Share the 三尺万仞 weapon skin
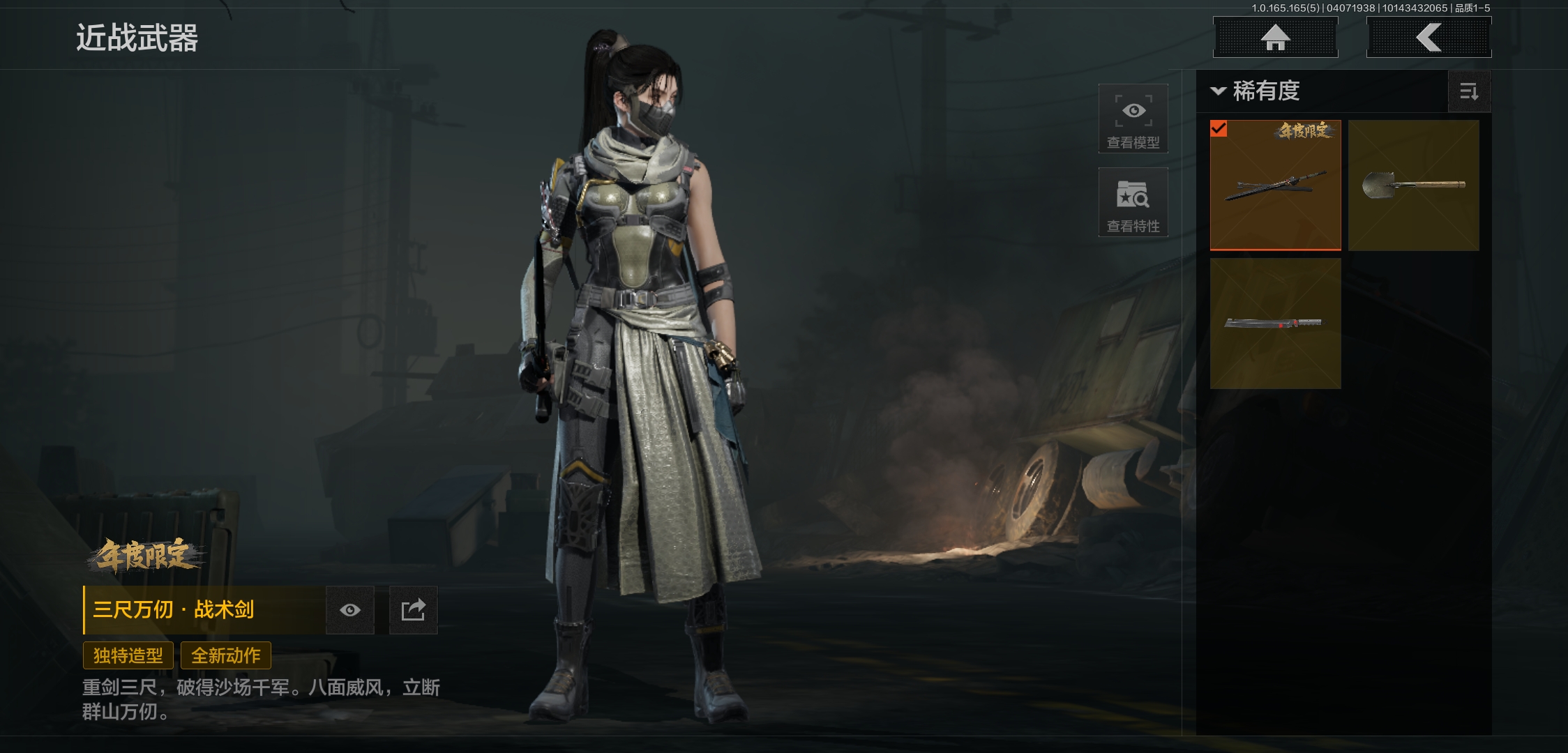The image size is (1568, 753). click(x=413, y=611)
